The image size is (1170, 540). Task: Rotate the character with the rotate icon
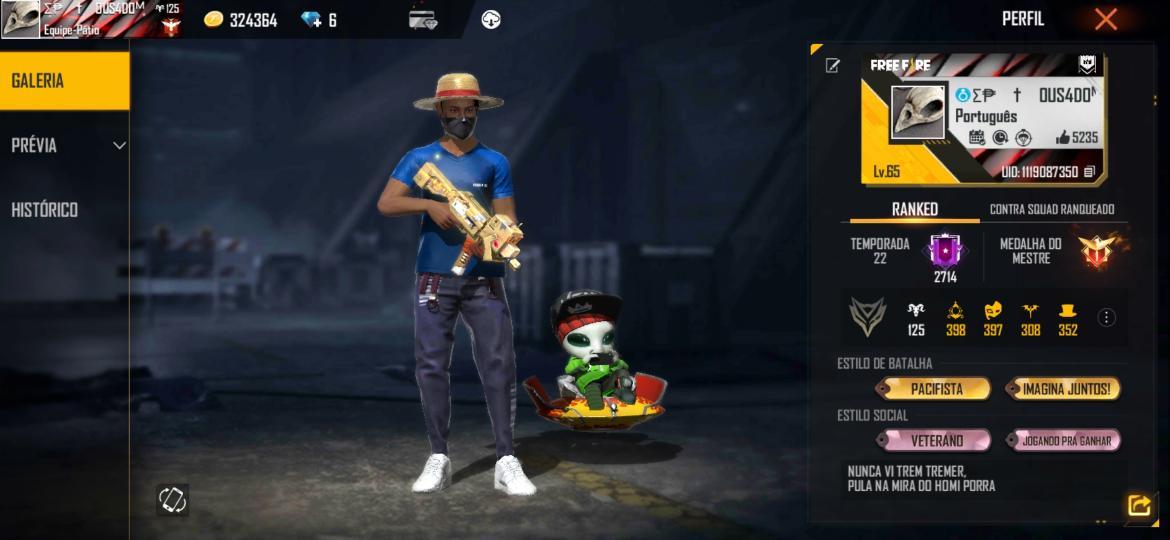(172, 499)
